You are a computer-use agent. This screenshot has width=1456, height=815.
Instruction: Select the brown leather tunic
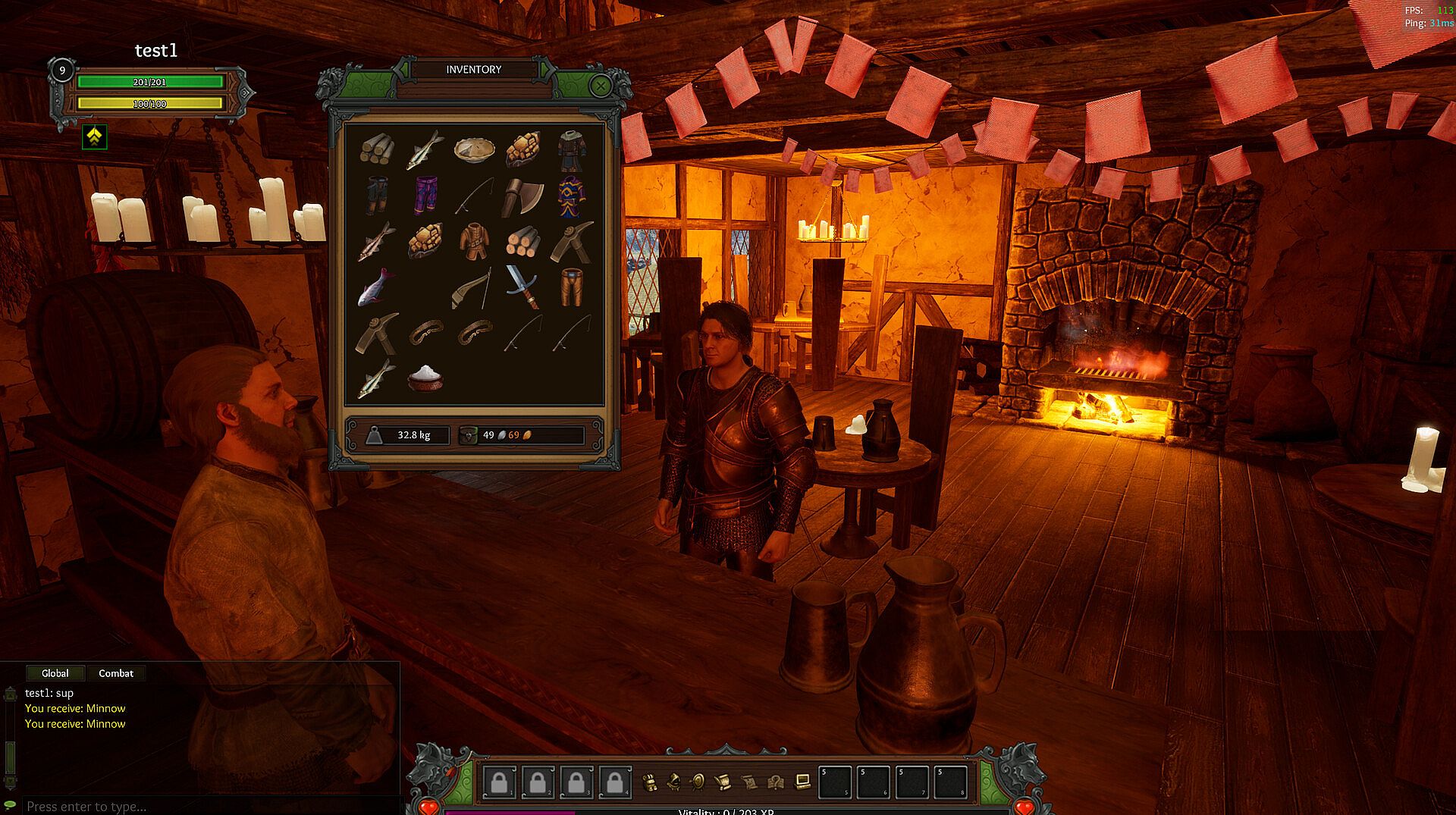tap(474, 241)
